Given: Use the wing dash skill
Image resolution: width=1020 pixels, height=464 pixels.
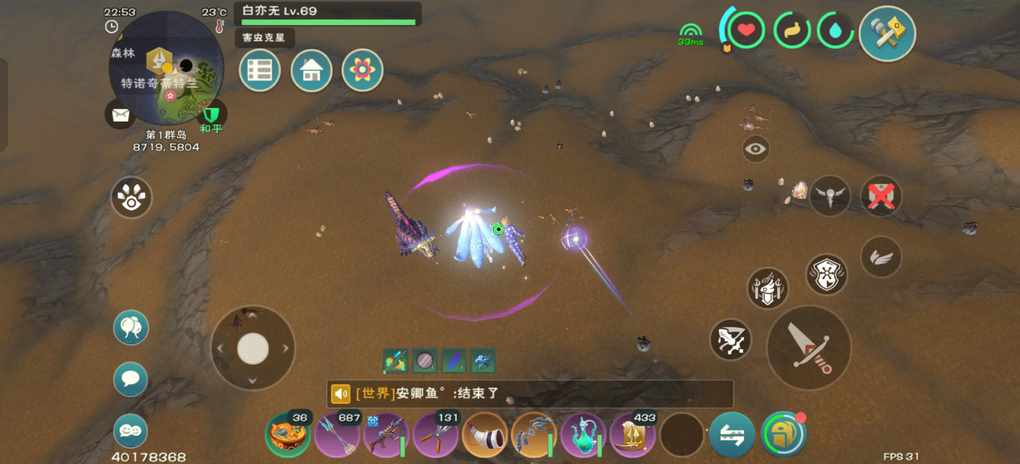Looking at the screenshot, I should click(x=881, y=257).
